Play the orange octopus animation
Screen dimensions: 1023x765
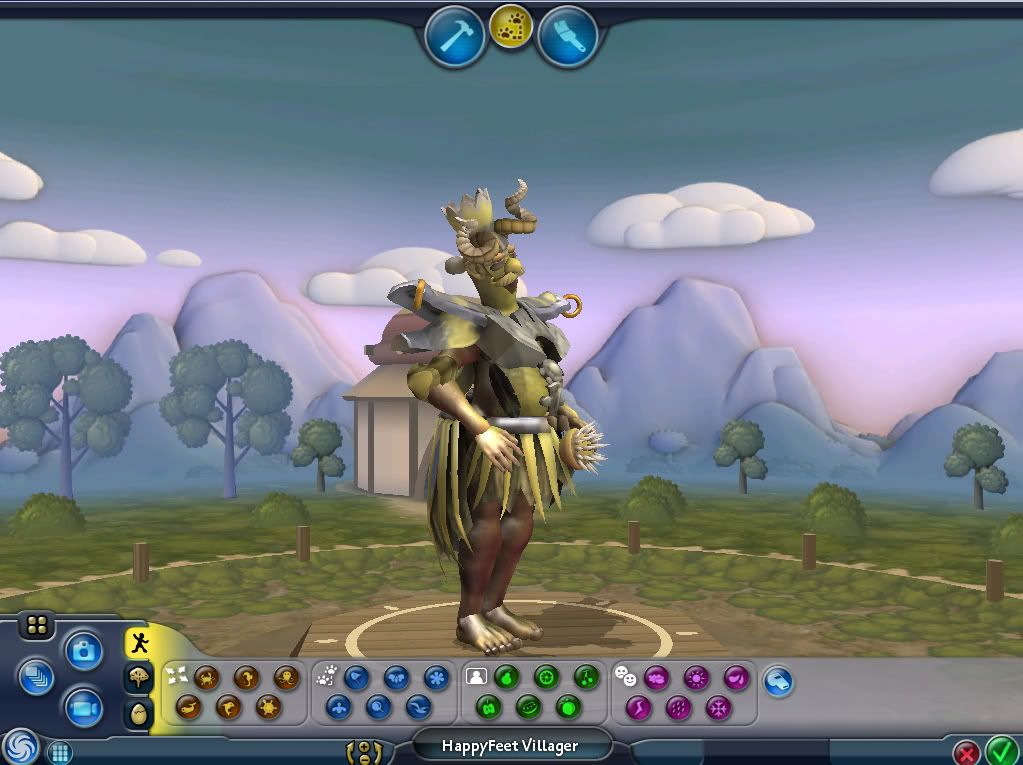286,678
